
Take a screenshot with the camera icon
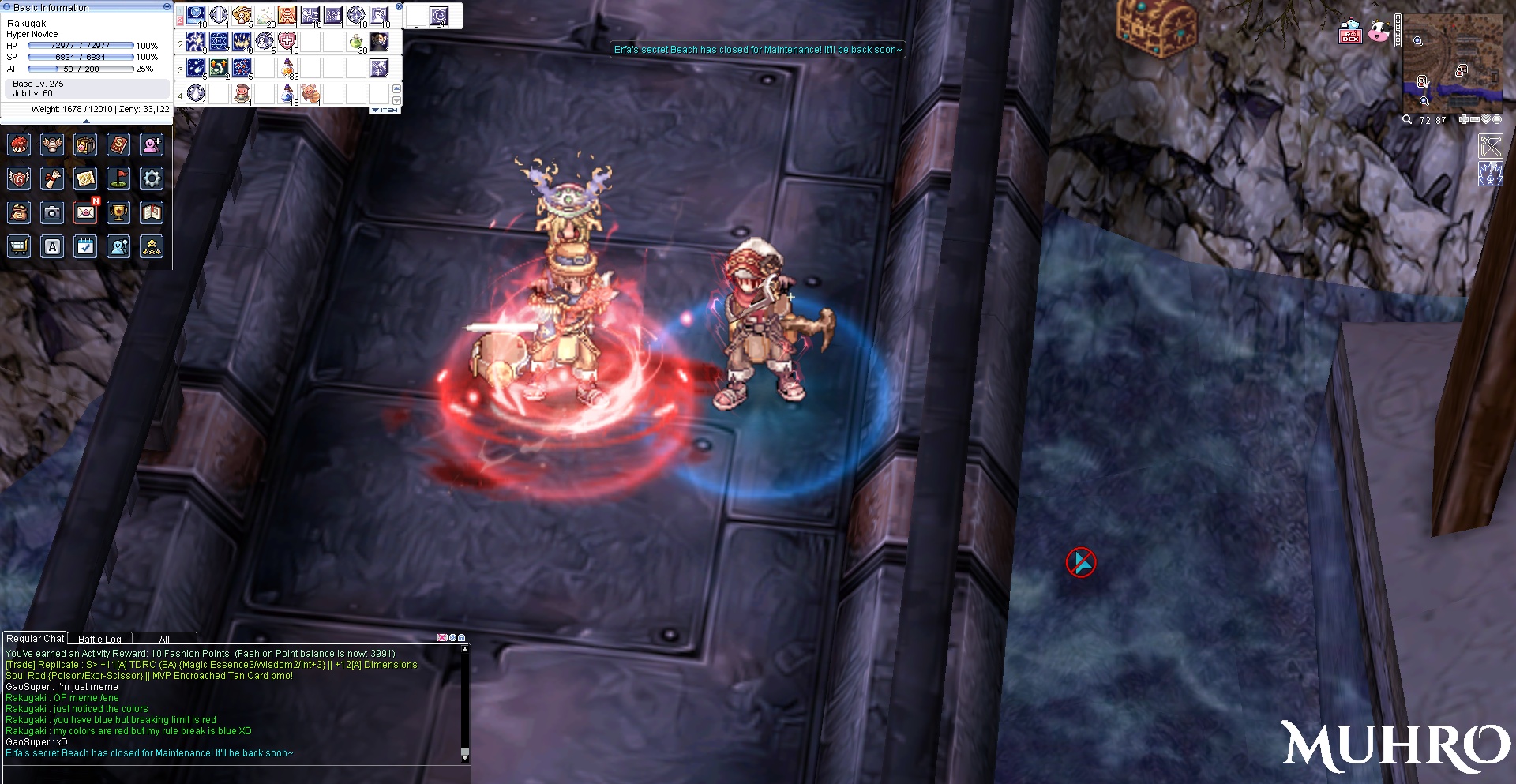tap(52, 212)
